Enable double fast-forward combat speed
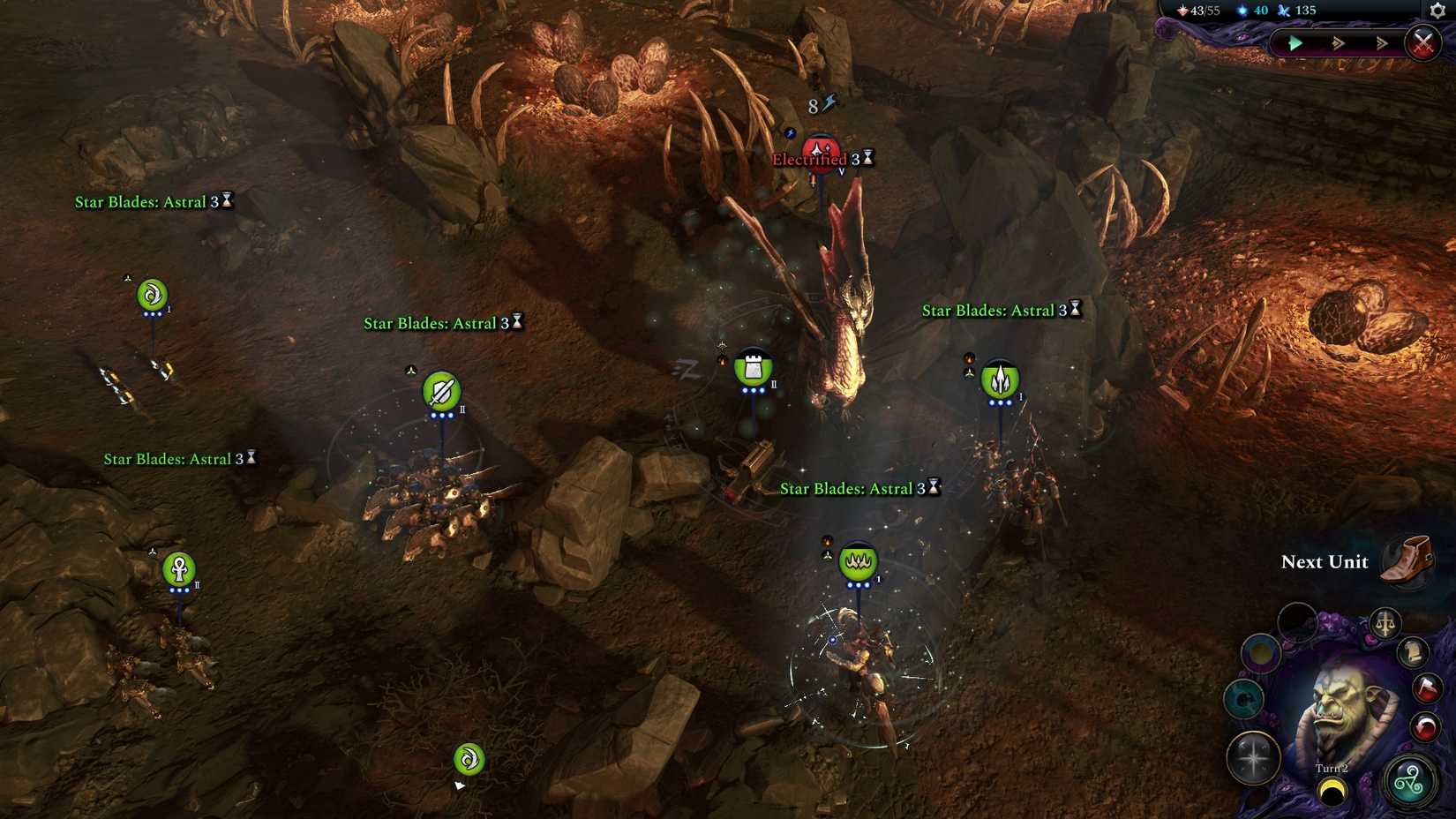This screenshot has height=819, width=1456. tap(1336, 42)
